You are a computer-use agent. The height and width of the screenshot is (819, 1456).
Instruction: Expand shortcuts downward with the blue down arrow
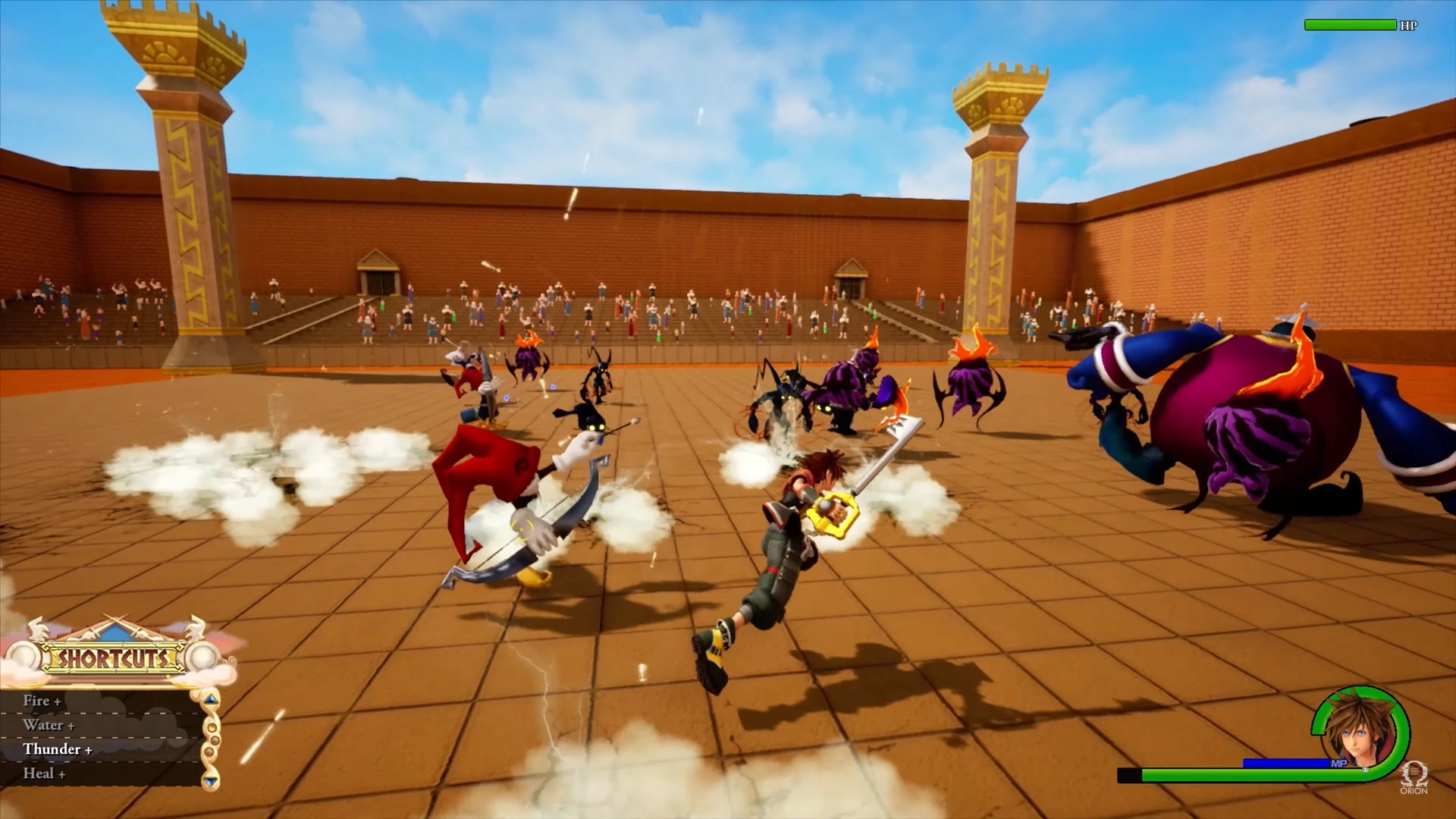coord(210,781)
